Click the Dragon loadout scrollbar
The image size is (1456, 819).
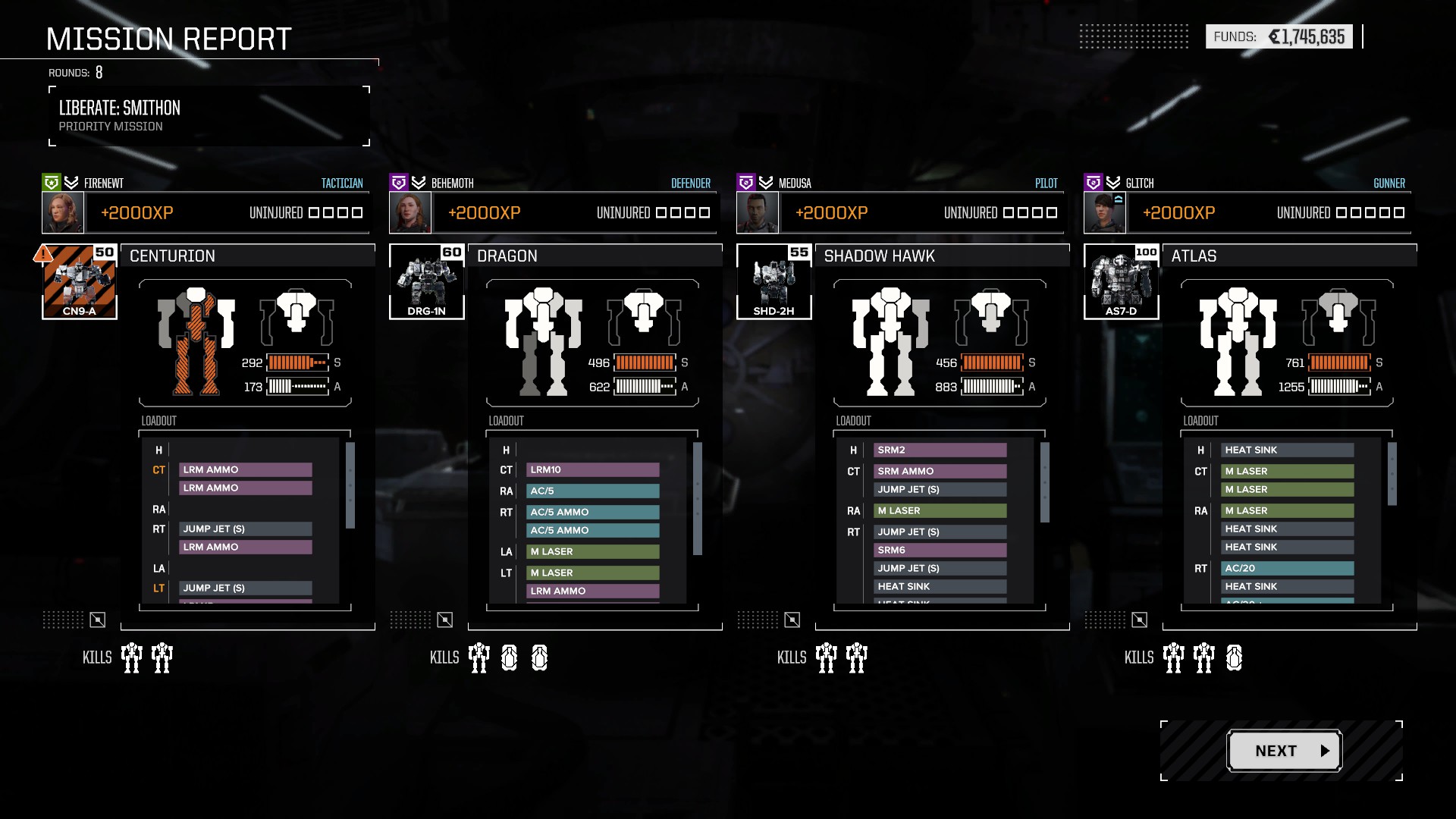pos(698,498)
